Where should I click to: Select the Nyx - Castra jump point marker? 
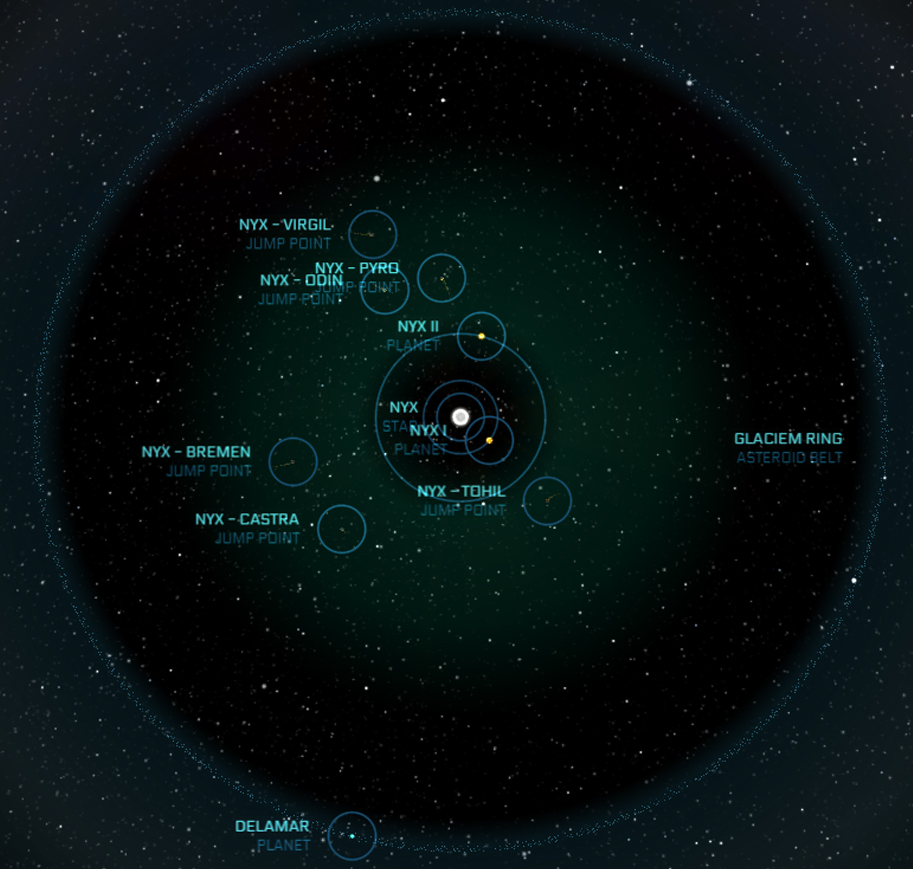click(x=342, y=528)
